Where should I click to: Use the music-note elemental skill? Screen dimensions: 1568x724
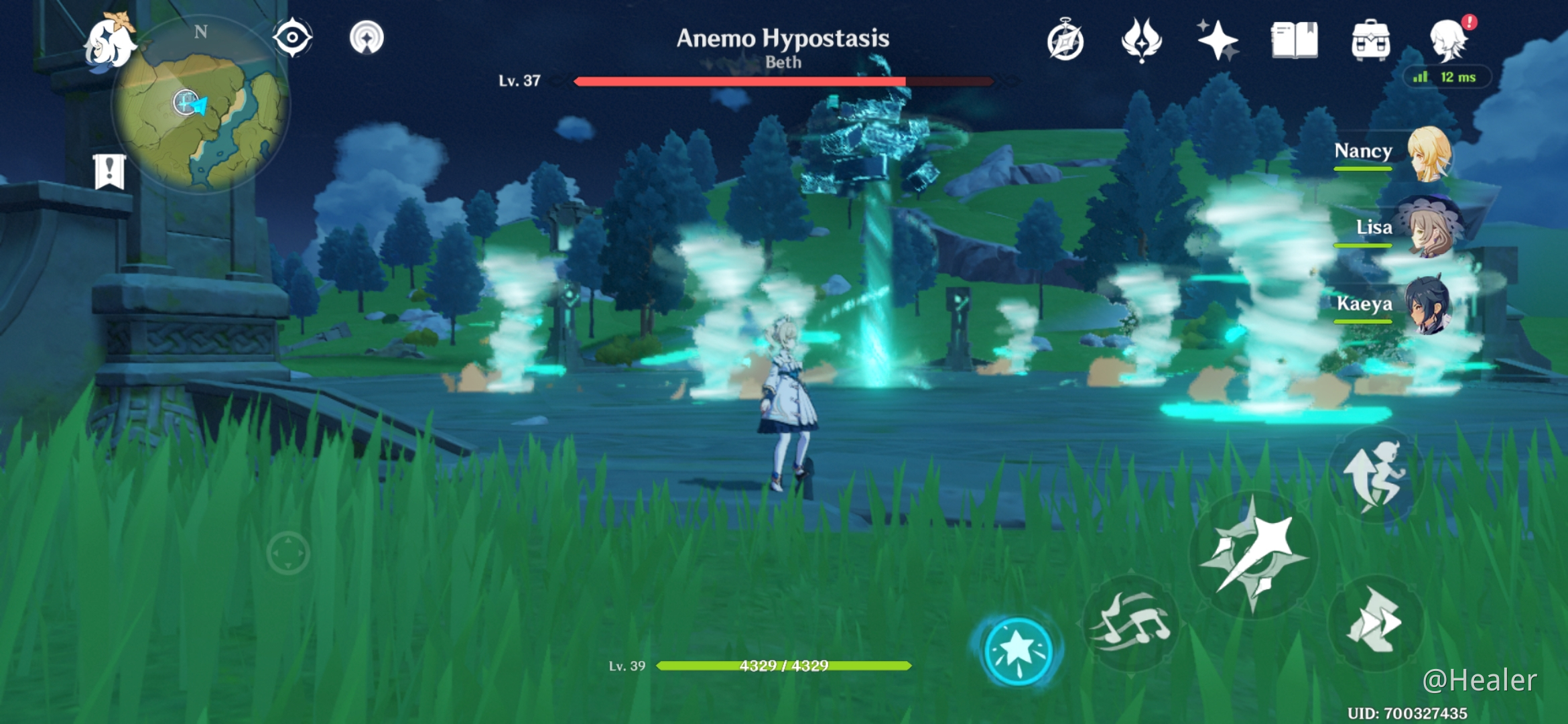coord(1131,623)
